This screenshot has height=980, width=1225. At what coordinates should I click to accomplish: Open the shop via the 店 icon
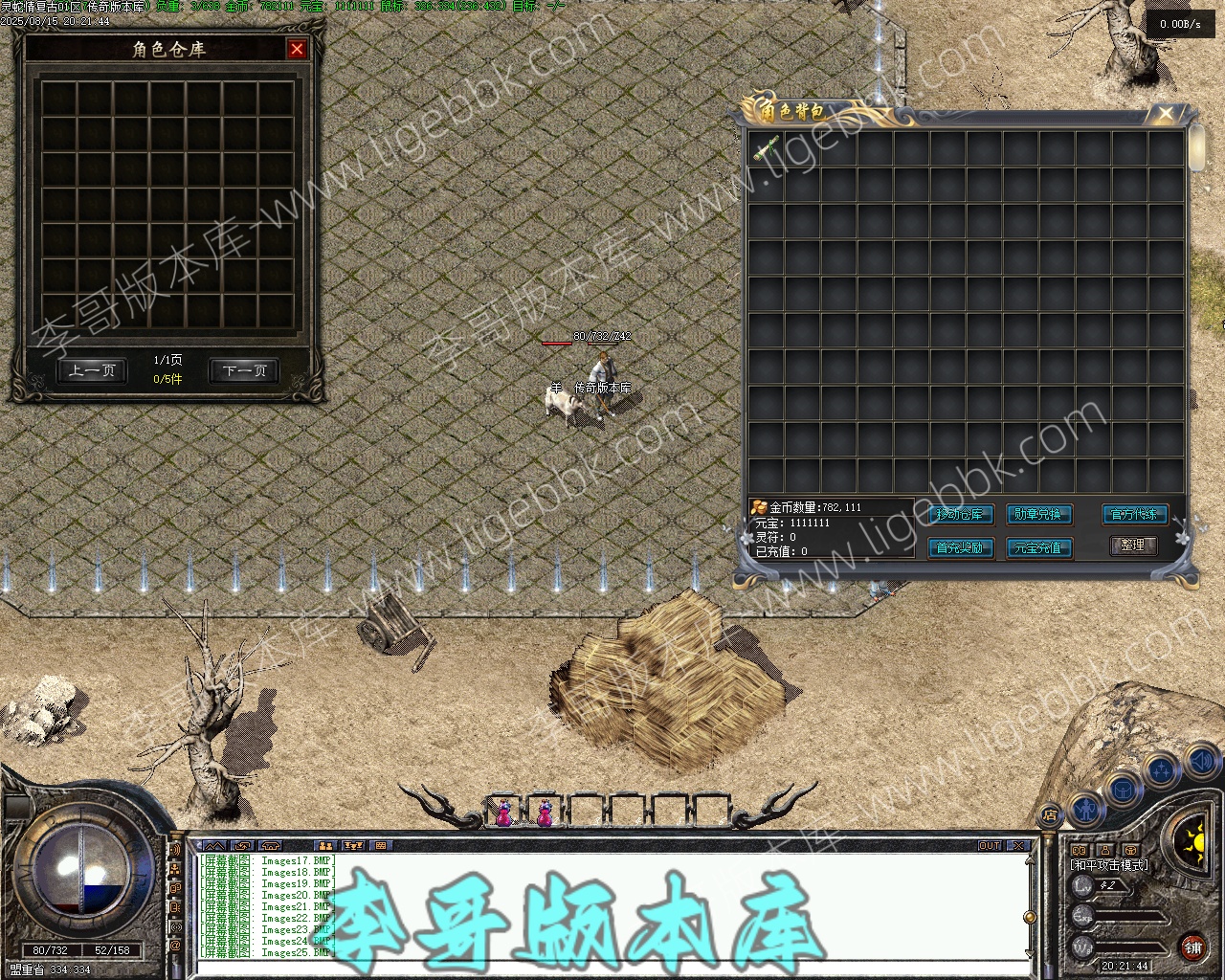tap(1050, 815)
